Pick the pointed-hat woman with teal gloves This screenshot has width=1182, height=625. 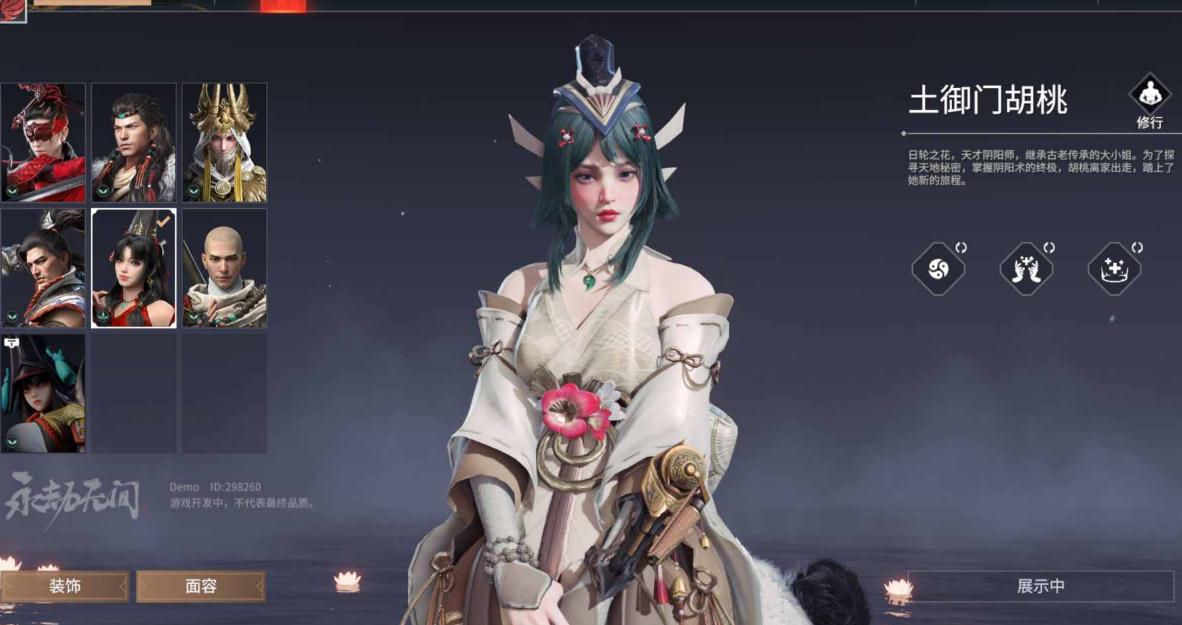click(43, 393)
